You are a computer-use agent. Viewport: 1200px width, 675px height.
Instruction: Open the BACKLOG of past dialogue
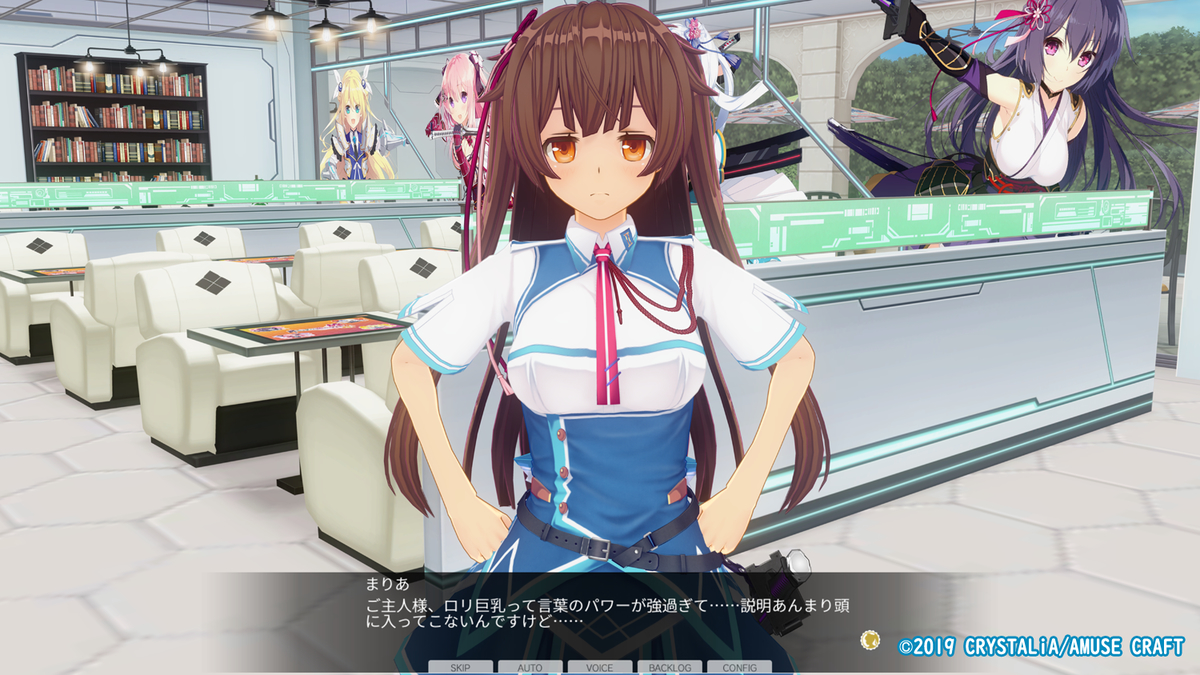(669, 667)
